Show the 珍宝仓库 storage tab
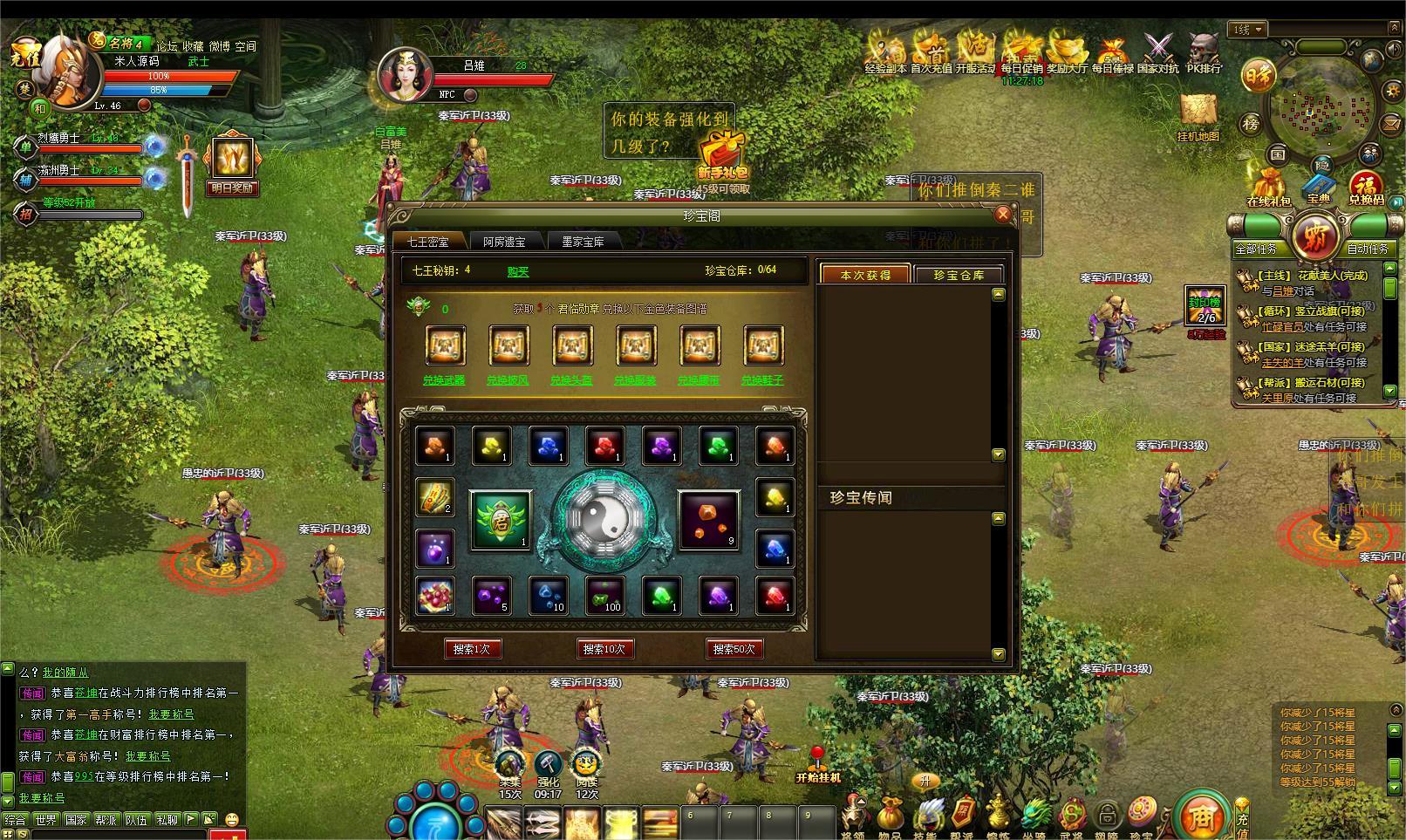This screenshot has width=1406, height=840. (959, 275)
